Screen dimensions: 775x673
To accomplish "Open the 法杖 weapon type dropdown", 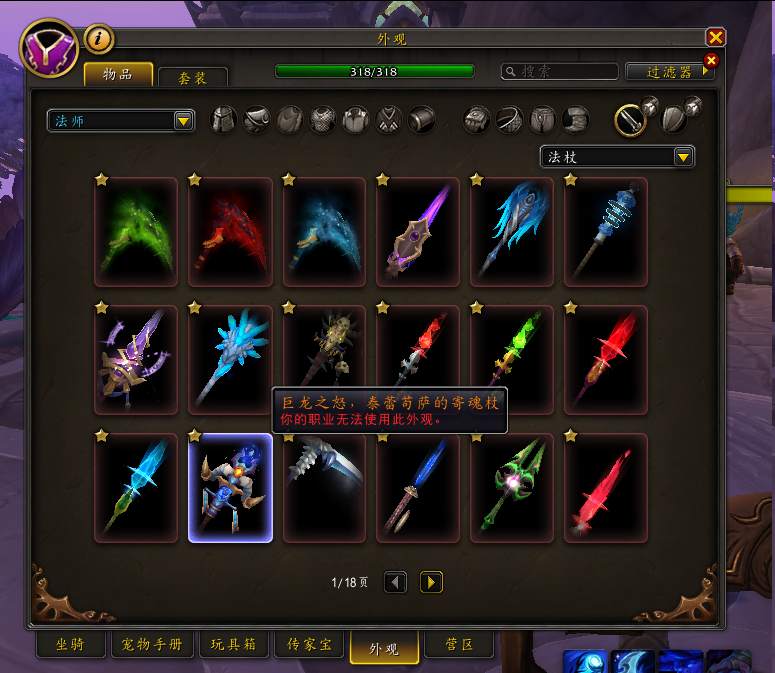I will point(617,157).
